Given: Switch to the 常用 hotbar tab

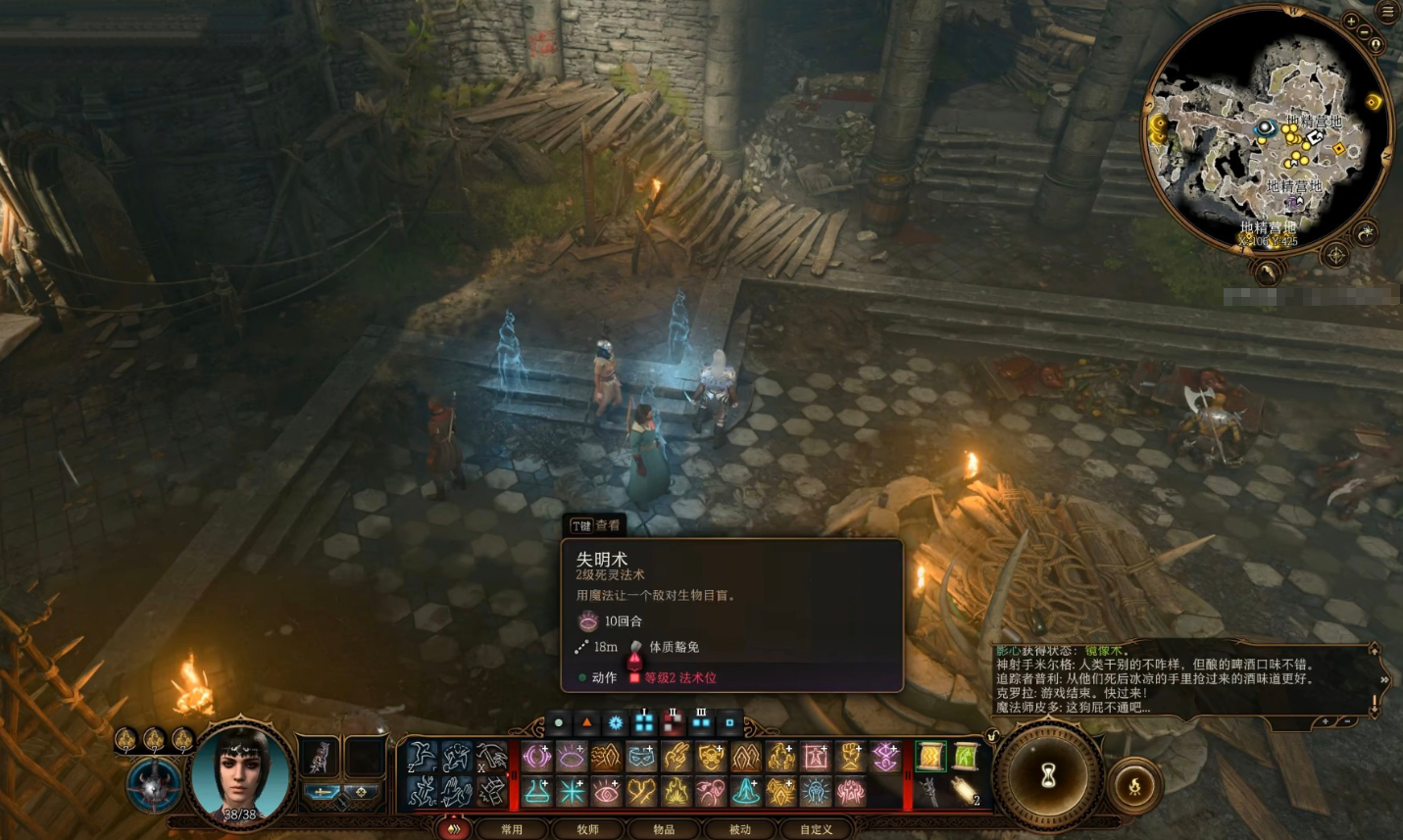Looking at the screenshot, I should click(x=512, y=829).
